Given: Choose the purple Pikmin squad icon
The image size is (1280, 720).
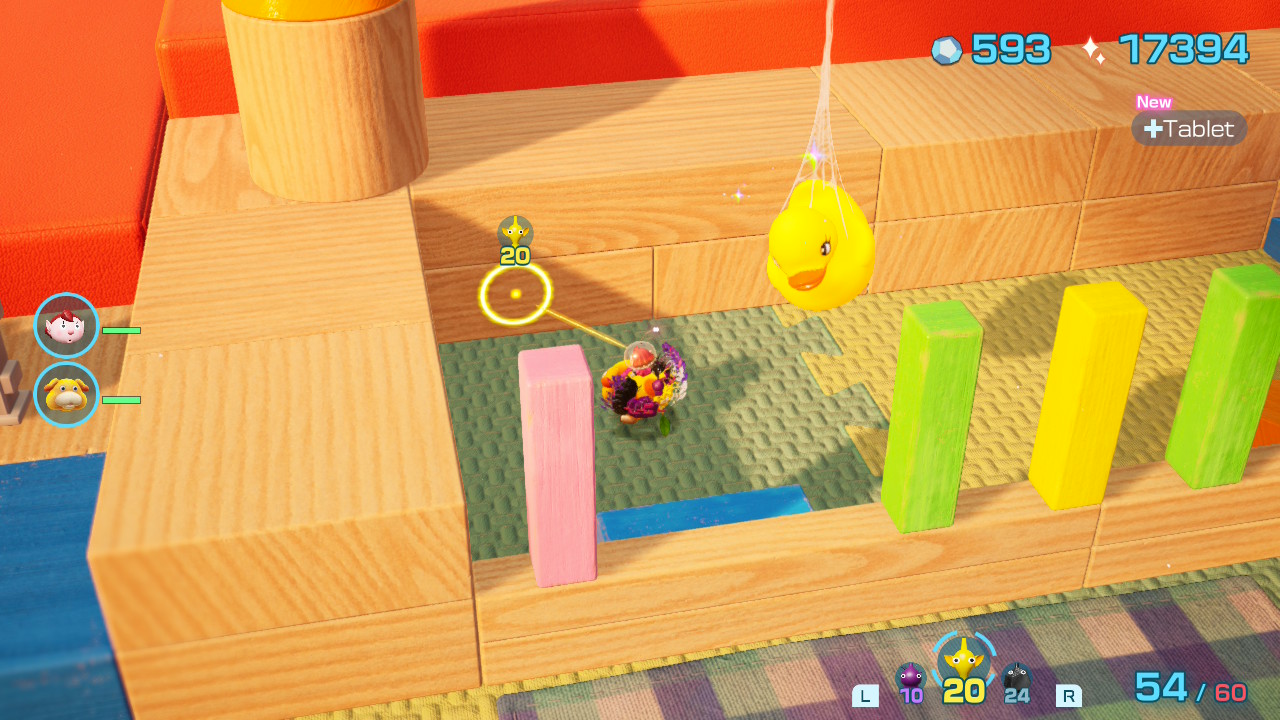Looking at the screenshot, I should 910,678.
